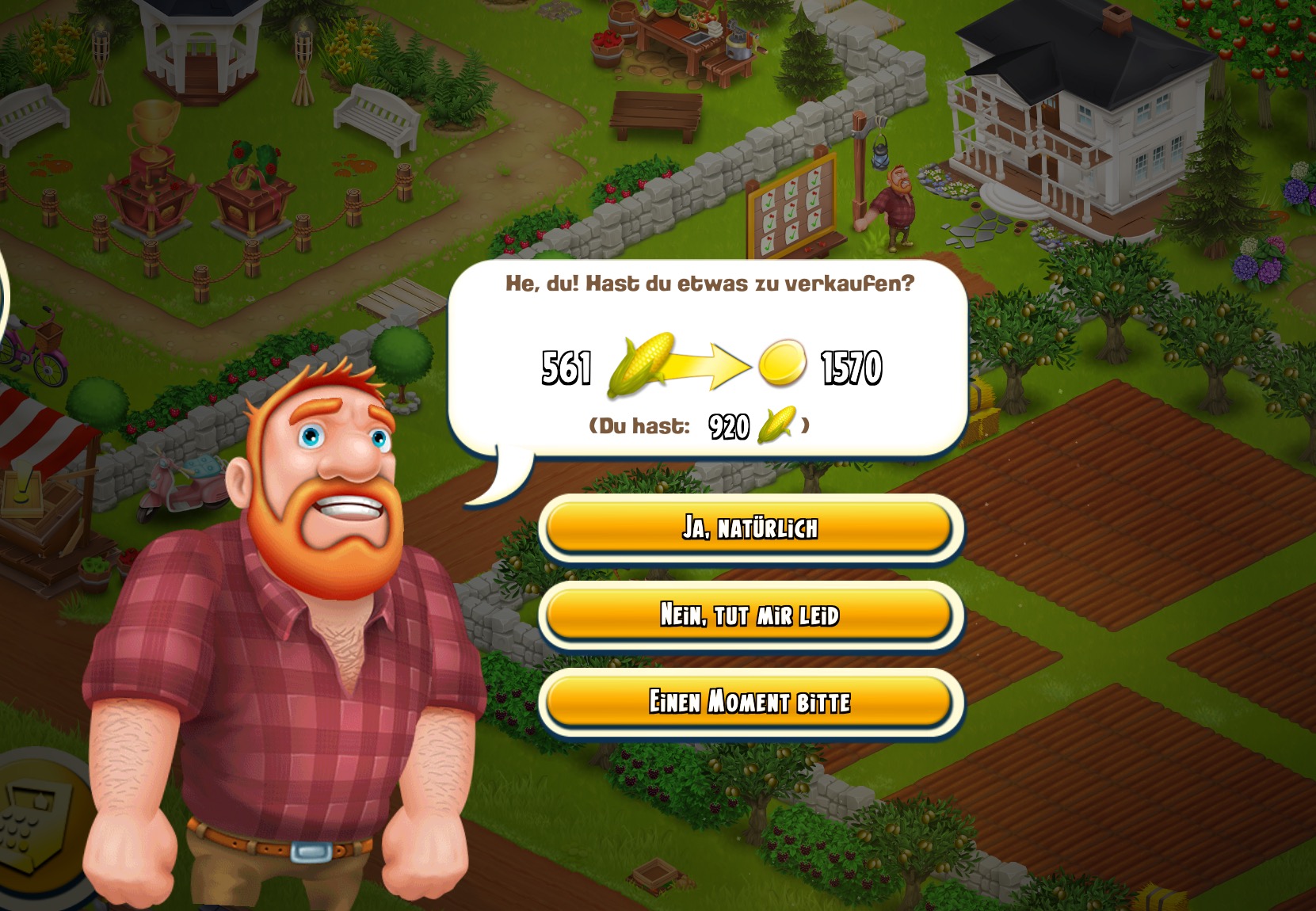Decline the offer with "Nein, tut mir leid"
1316x911 pixels.
(x=750, y=615)
